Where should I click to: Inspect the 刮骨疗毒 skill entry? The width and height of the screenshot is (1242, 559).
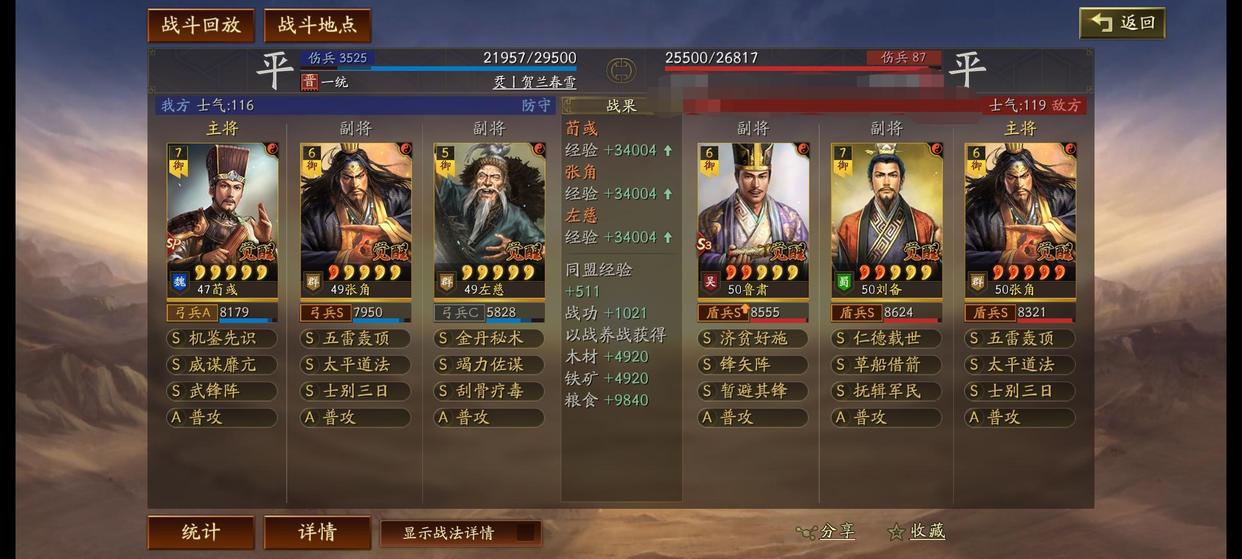(x=489, y=391)
